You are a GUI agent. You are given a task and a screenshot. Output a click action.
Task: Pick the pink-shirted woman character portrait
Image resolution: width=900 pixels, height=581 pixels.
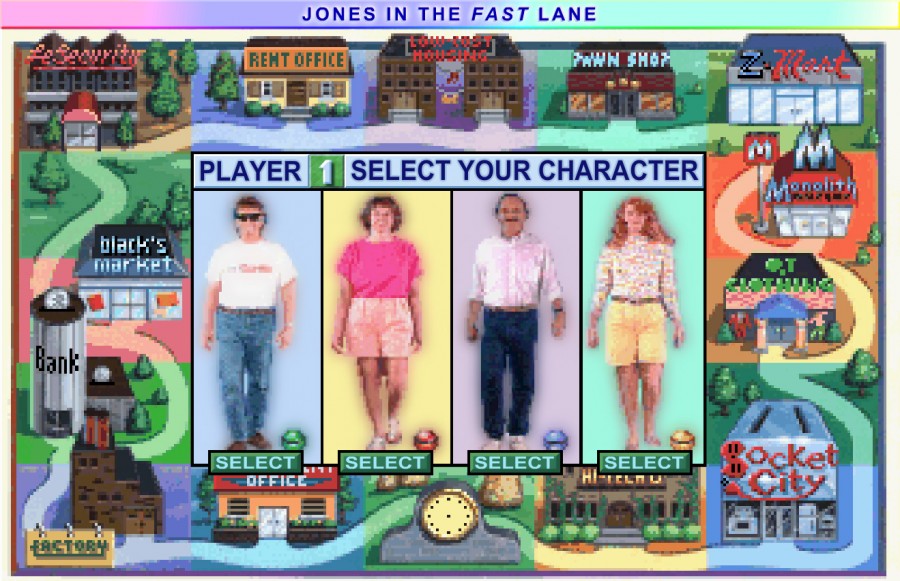click(386, 320)
